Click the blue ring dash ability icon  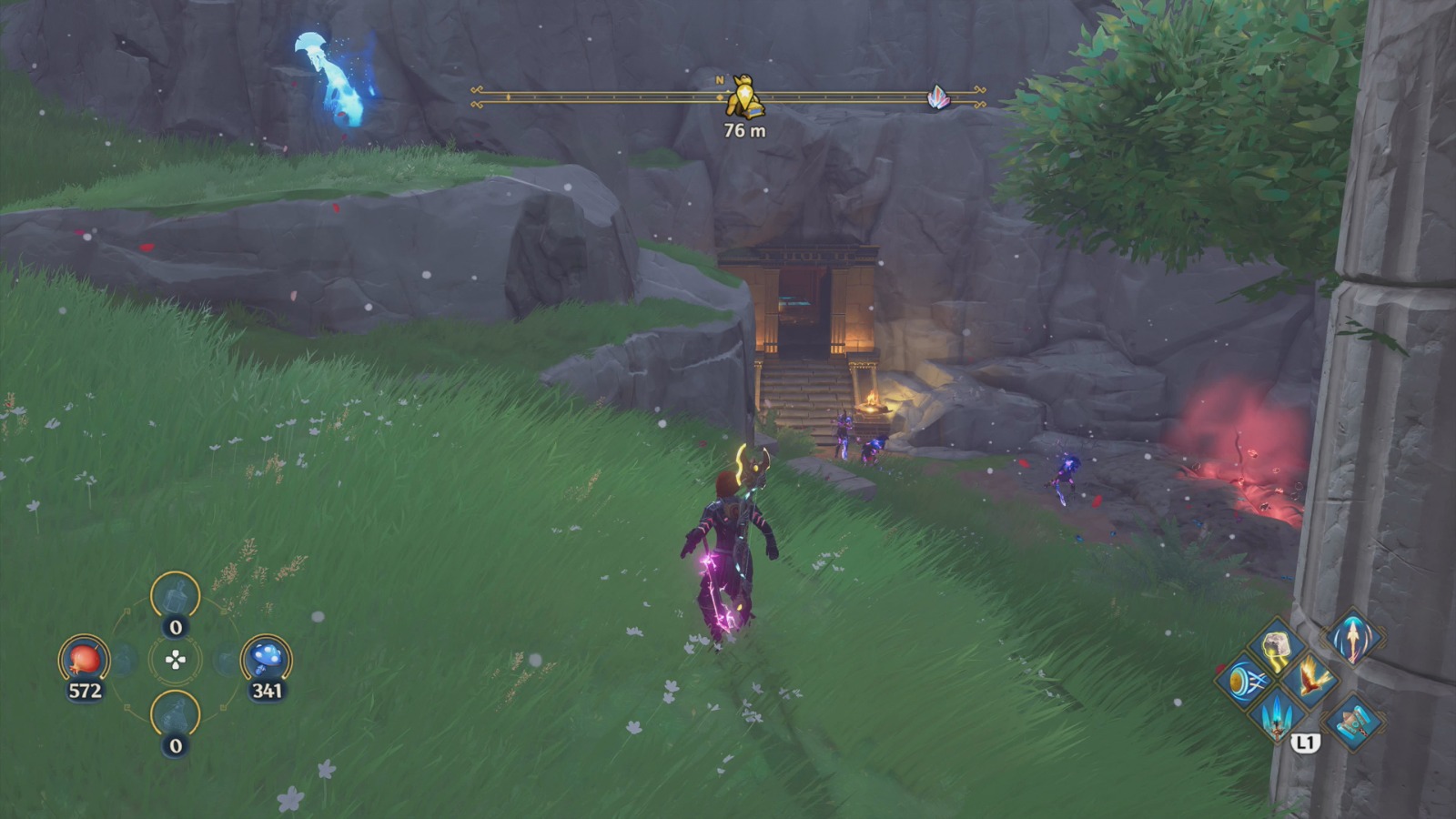point(1244,681)
